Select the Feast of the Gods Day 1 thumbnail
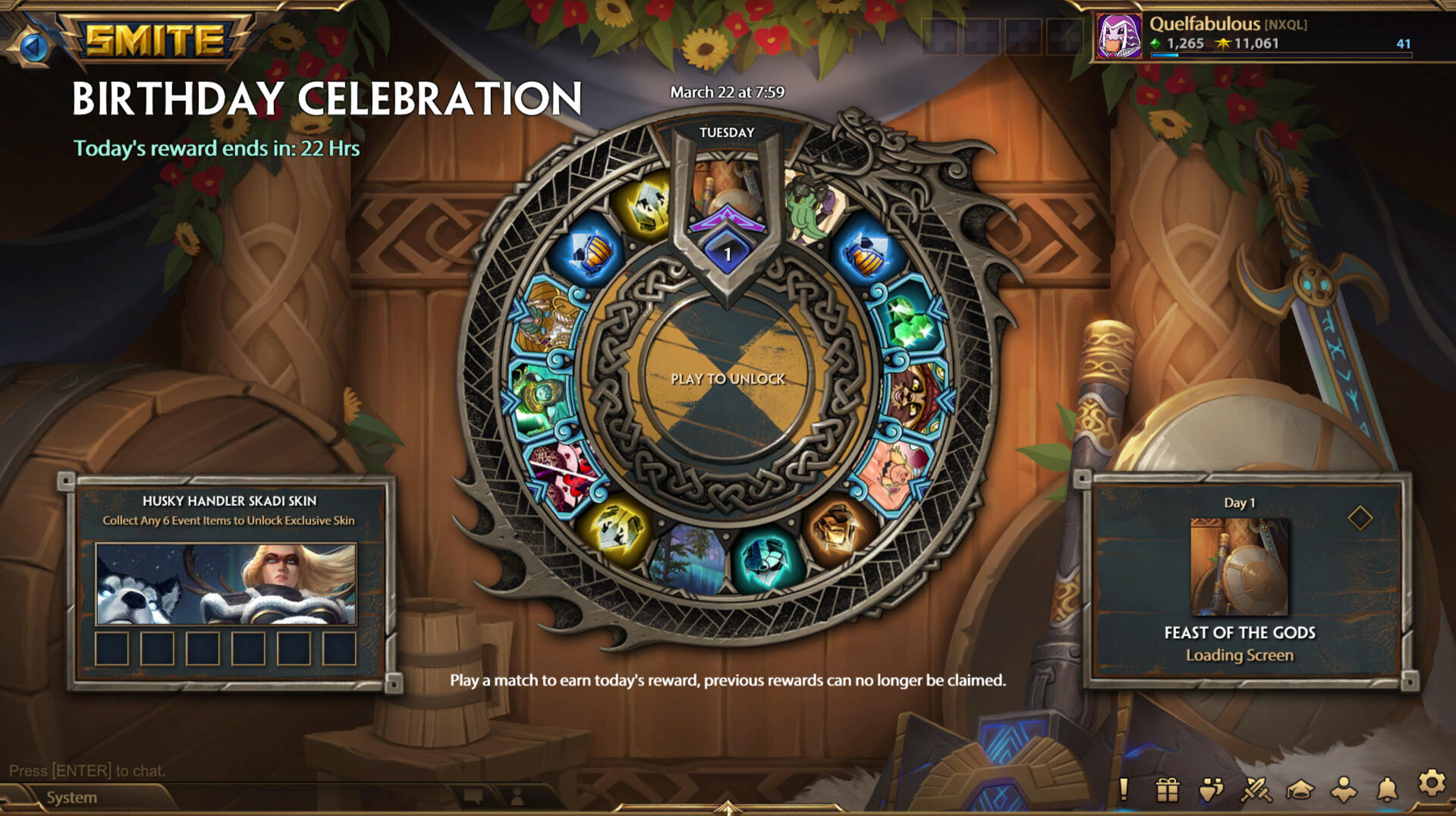The width and height of the screenshot is (1456, 816). click(x=1238, y=565)
